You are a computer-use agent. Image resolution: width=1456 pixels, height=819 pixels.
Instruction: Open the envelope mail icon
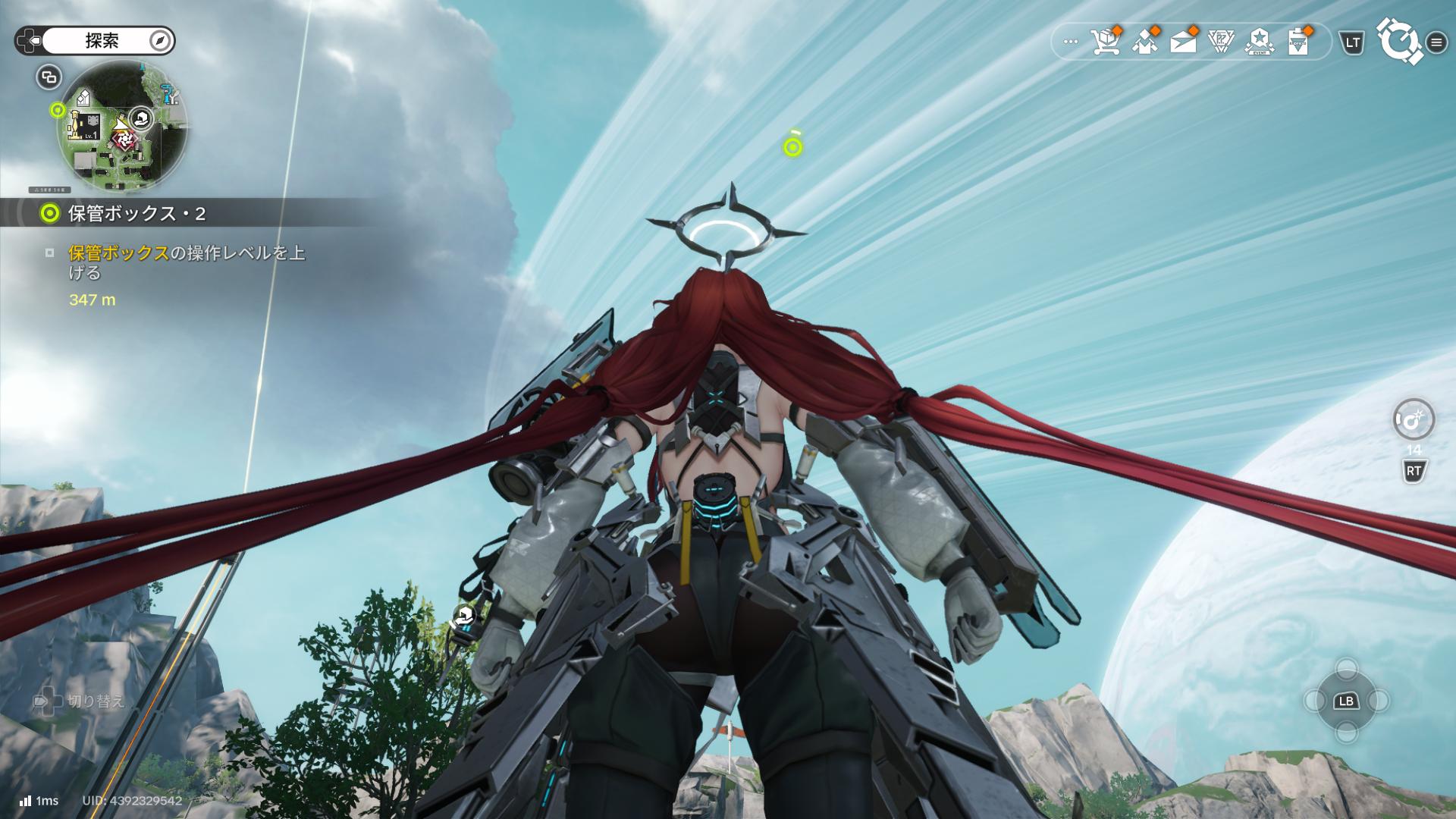point(1183,42)
